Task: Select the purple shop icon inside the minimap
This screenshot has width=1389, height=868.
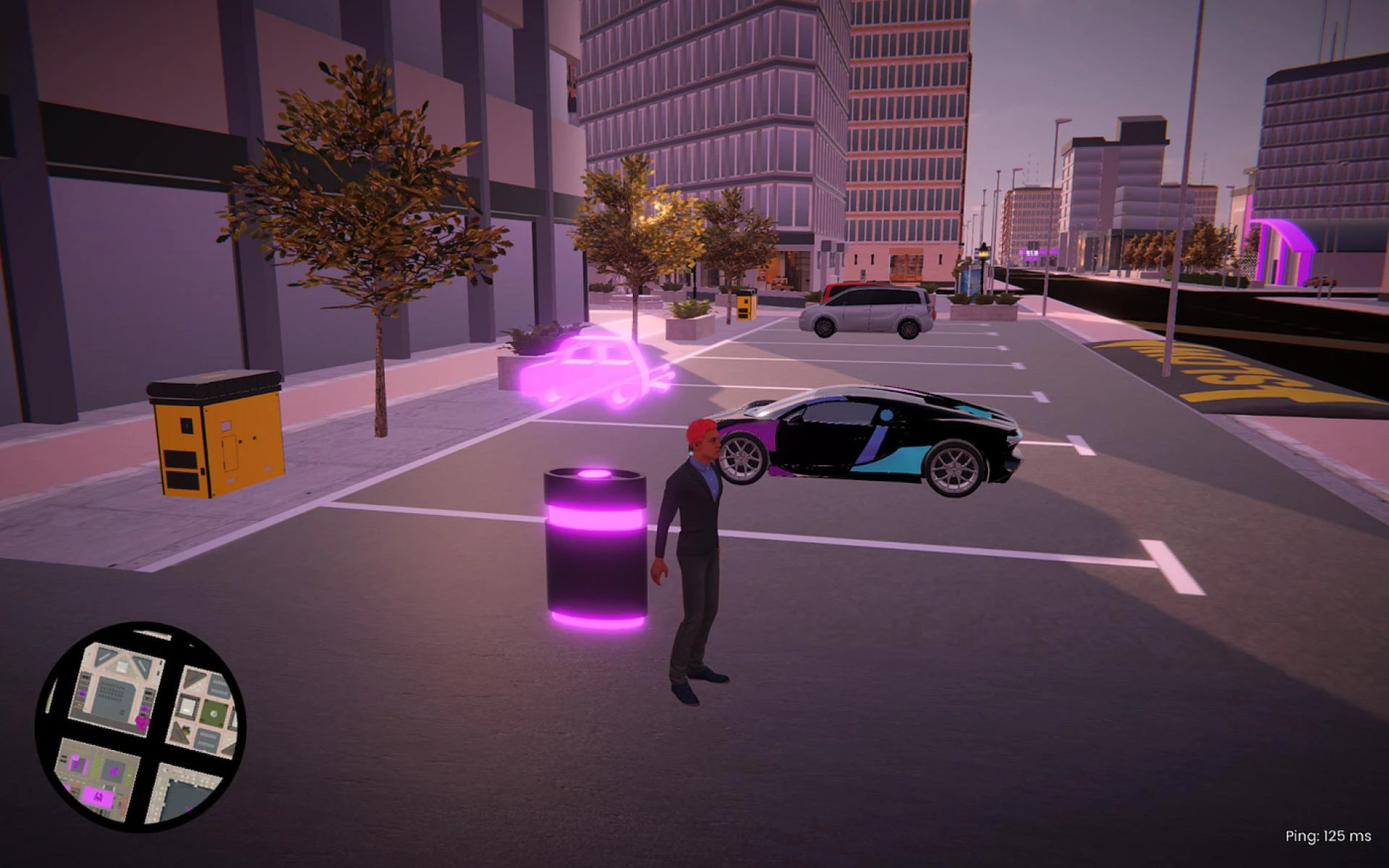Action: pyautogui.click(x=114, y=770)
